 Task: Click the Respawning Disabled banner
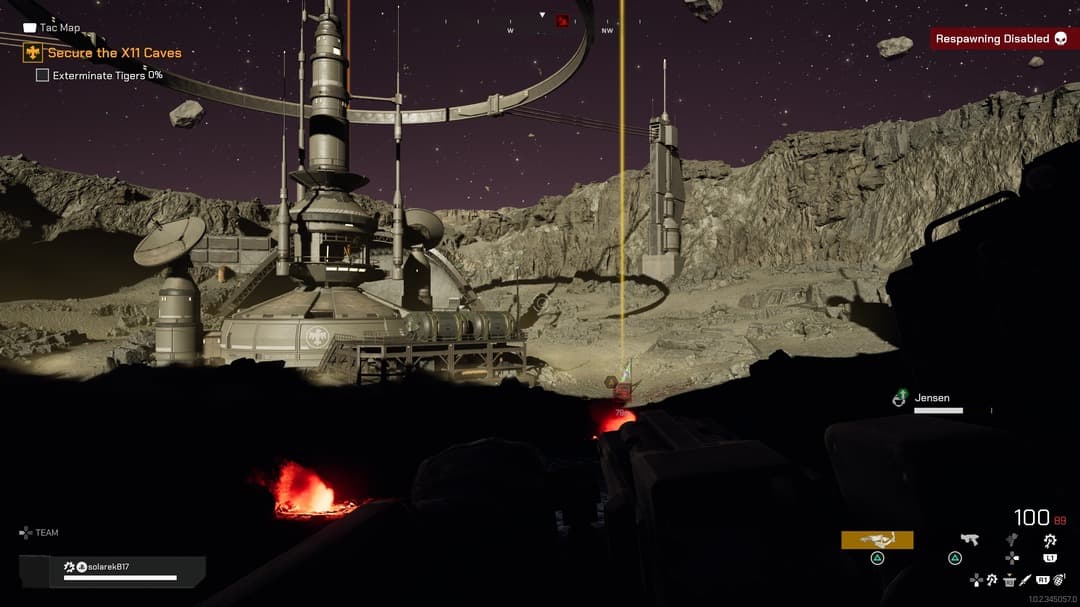coord(1003,39)
